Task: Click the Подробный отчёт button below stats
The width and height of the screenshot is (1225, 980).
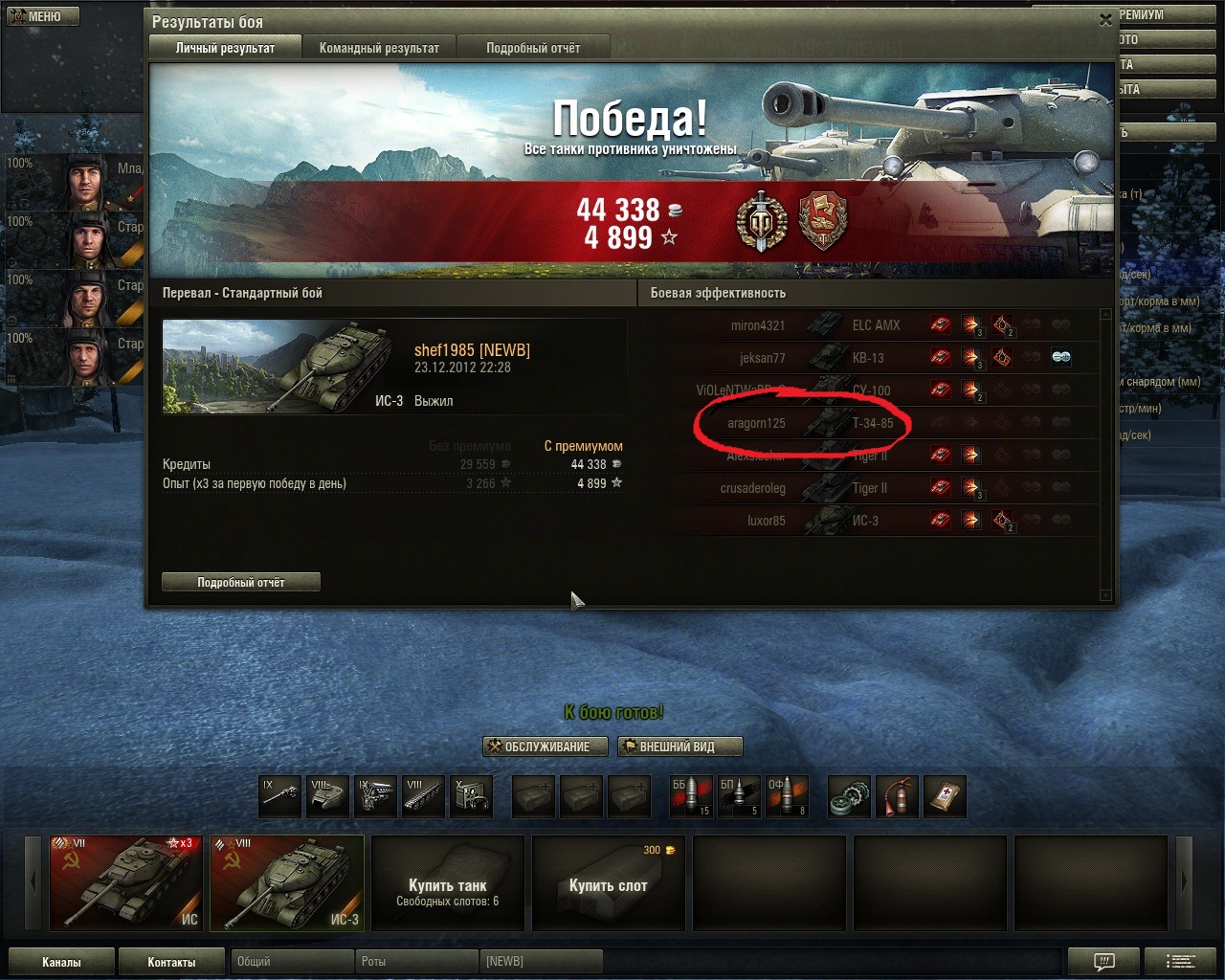Action: pos(240,582)
